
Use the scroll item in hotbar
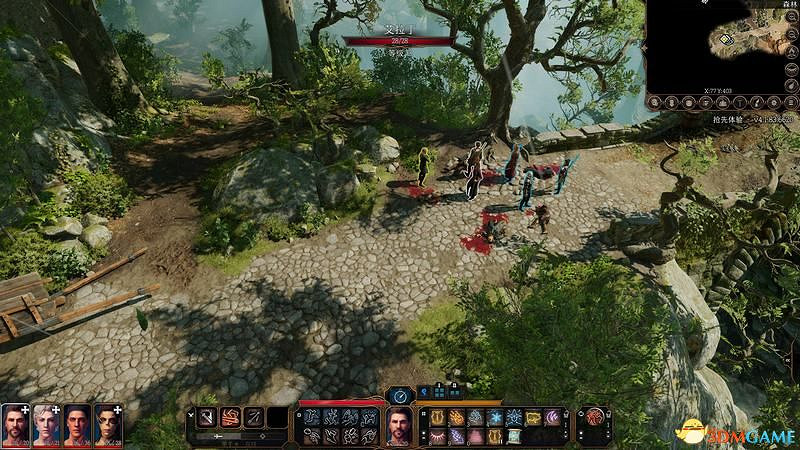tap(512, 436)
